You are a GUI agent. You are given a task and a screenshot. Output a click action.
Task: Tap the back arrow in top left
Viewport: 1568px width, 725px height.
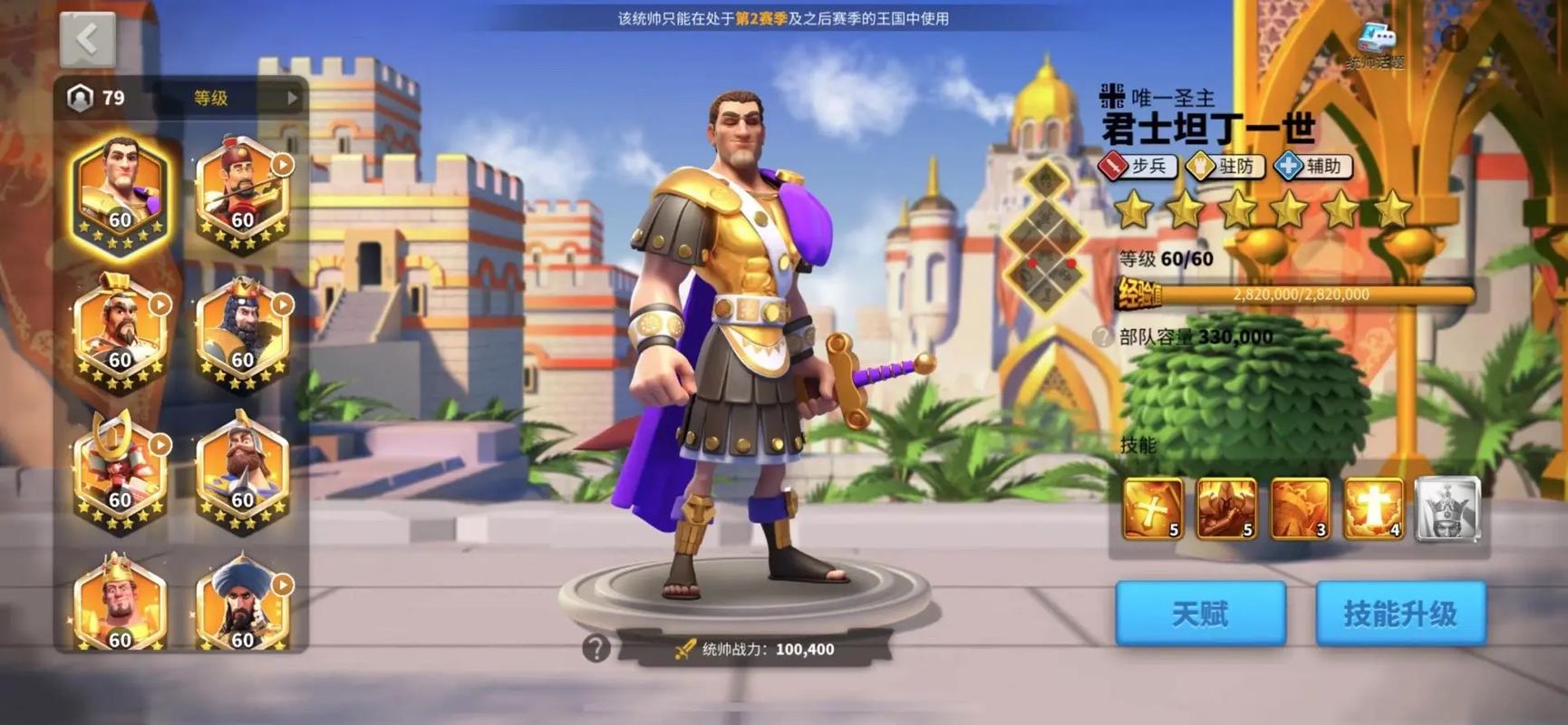pos(85,38)
